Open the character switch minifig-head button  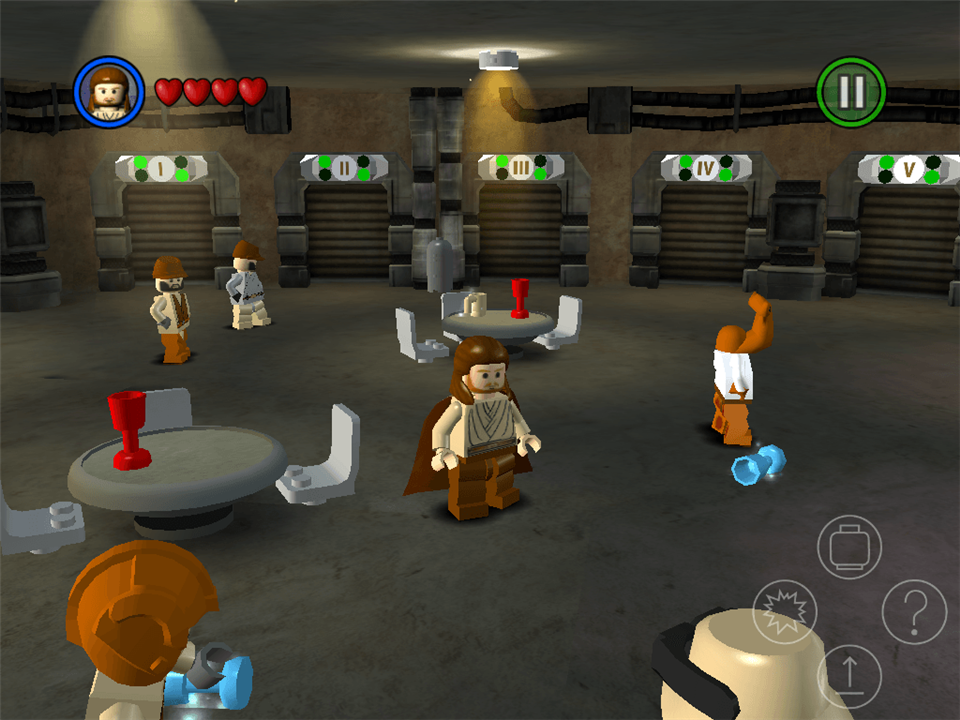point(849,546)
